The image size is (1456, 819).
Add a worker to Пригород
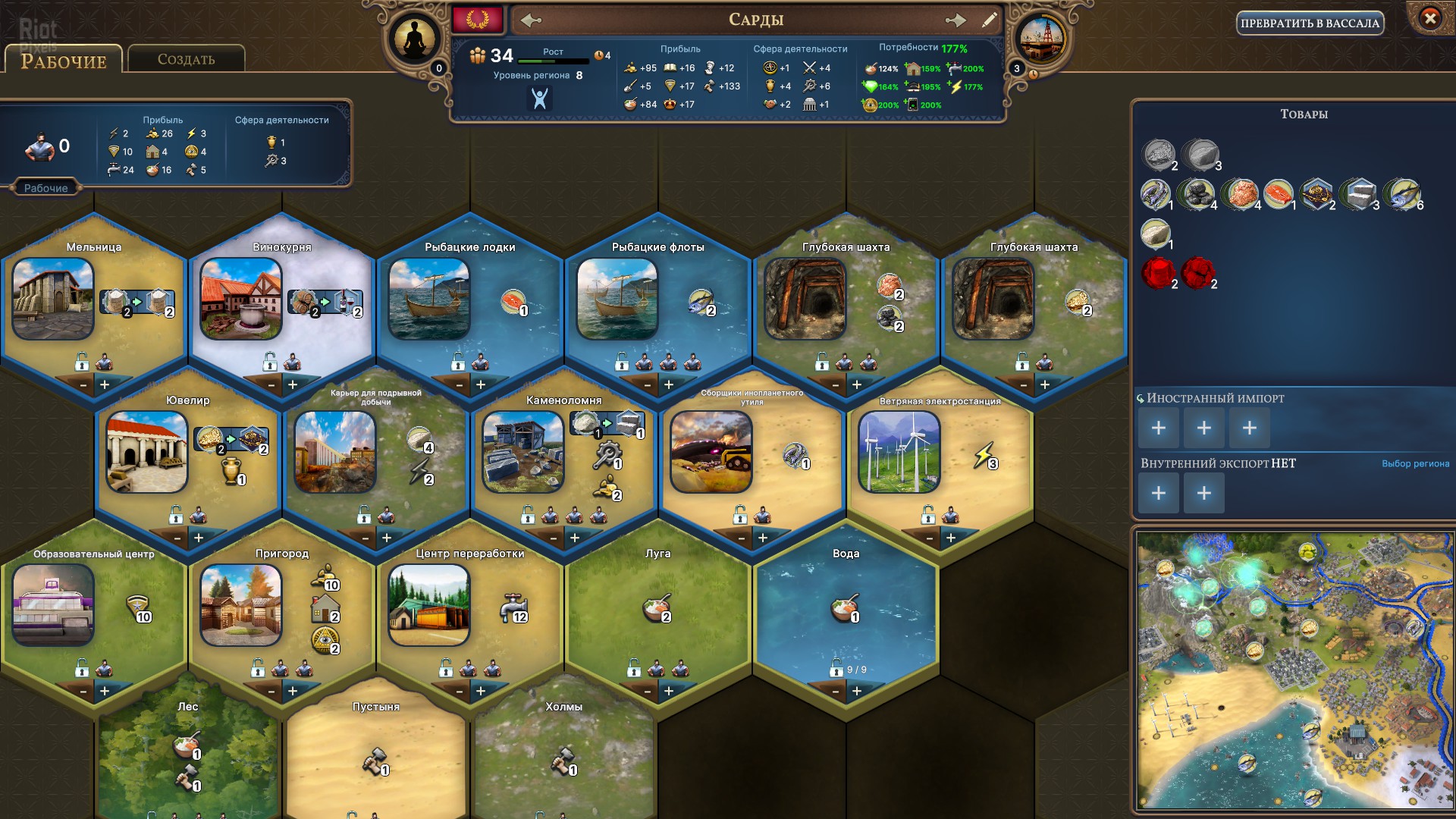pyautogui.click(x=293, y=691)
